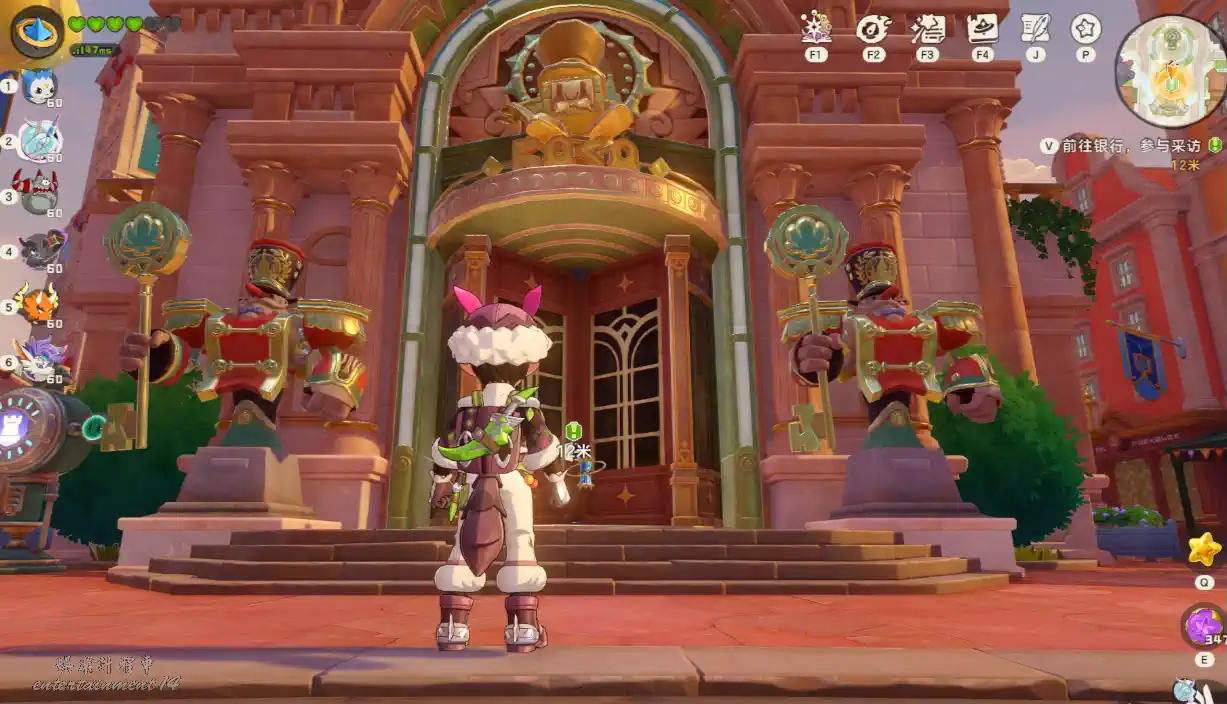Select the orange horned pet in slot 5

(40, 304)
